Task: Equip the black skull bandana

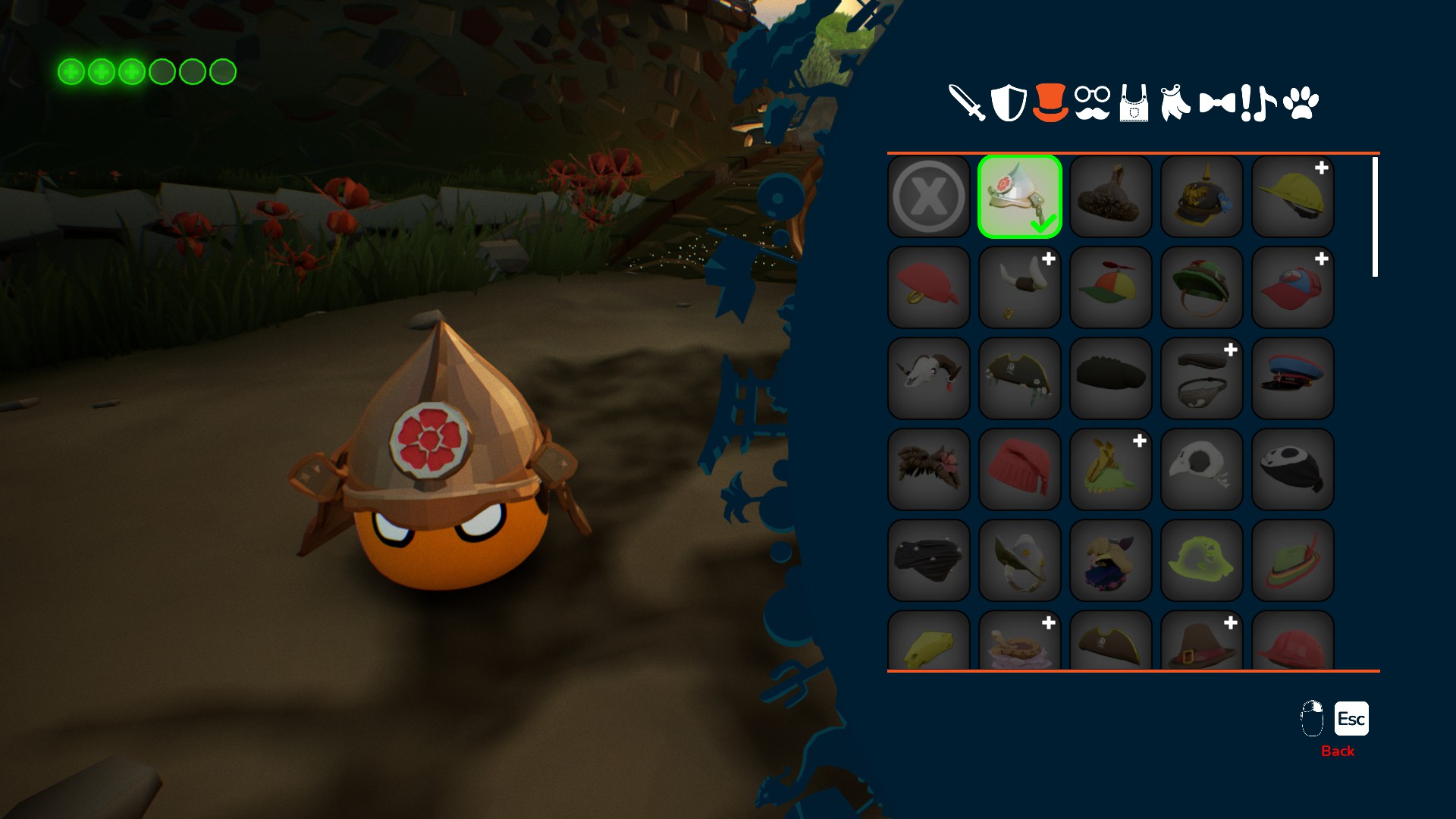Action: 1293,469
